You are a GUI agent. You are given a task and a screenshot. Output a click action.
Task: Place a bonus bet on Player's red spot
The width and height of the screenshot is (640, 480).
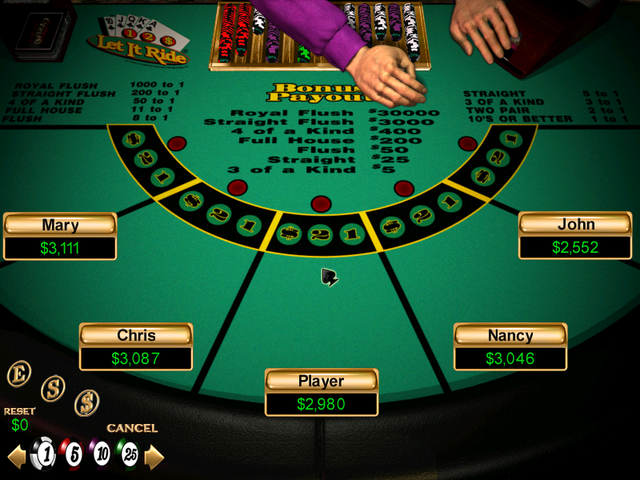coord(320,204)
